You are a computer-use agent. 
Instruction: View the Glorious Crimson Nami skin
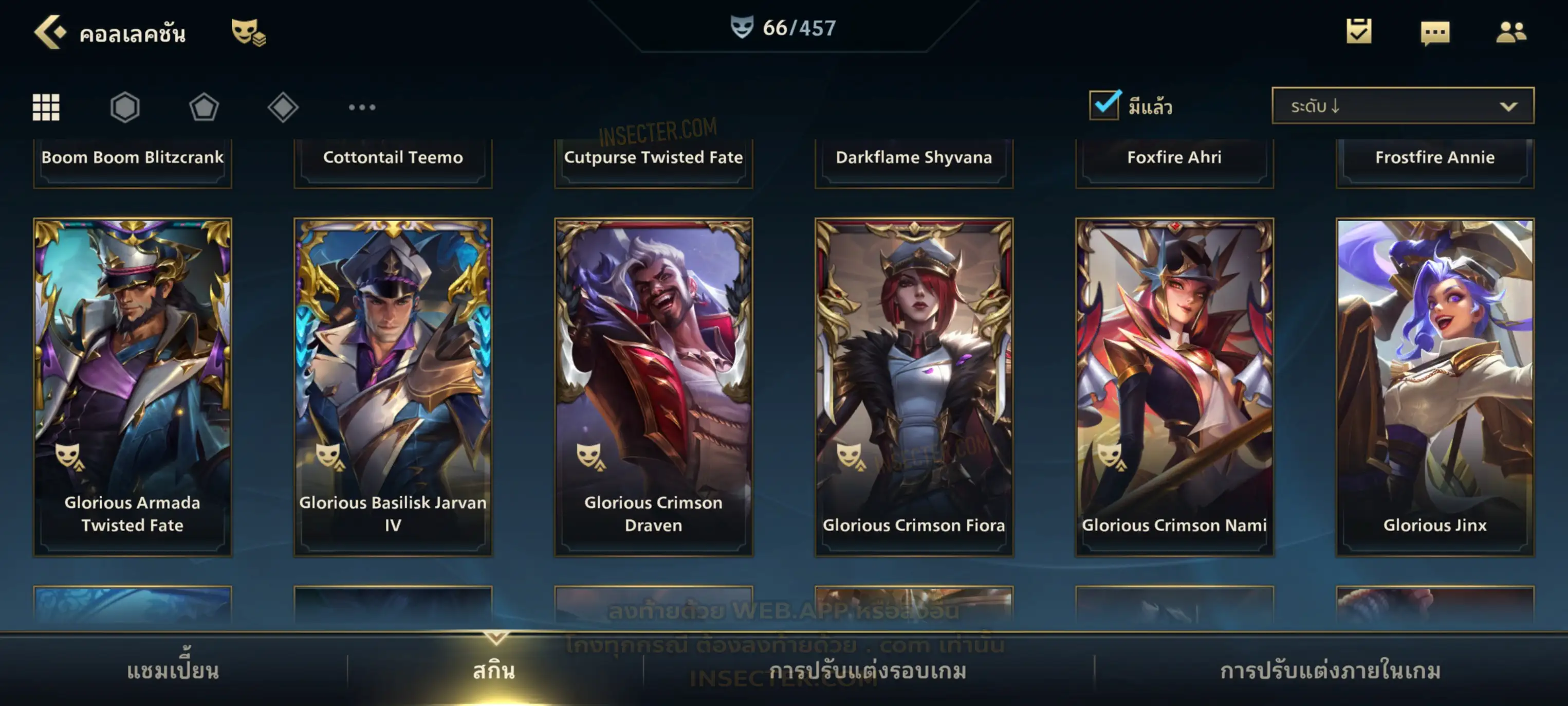[x=1175, y=387]
